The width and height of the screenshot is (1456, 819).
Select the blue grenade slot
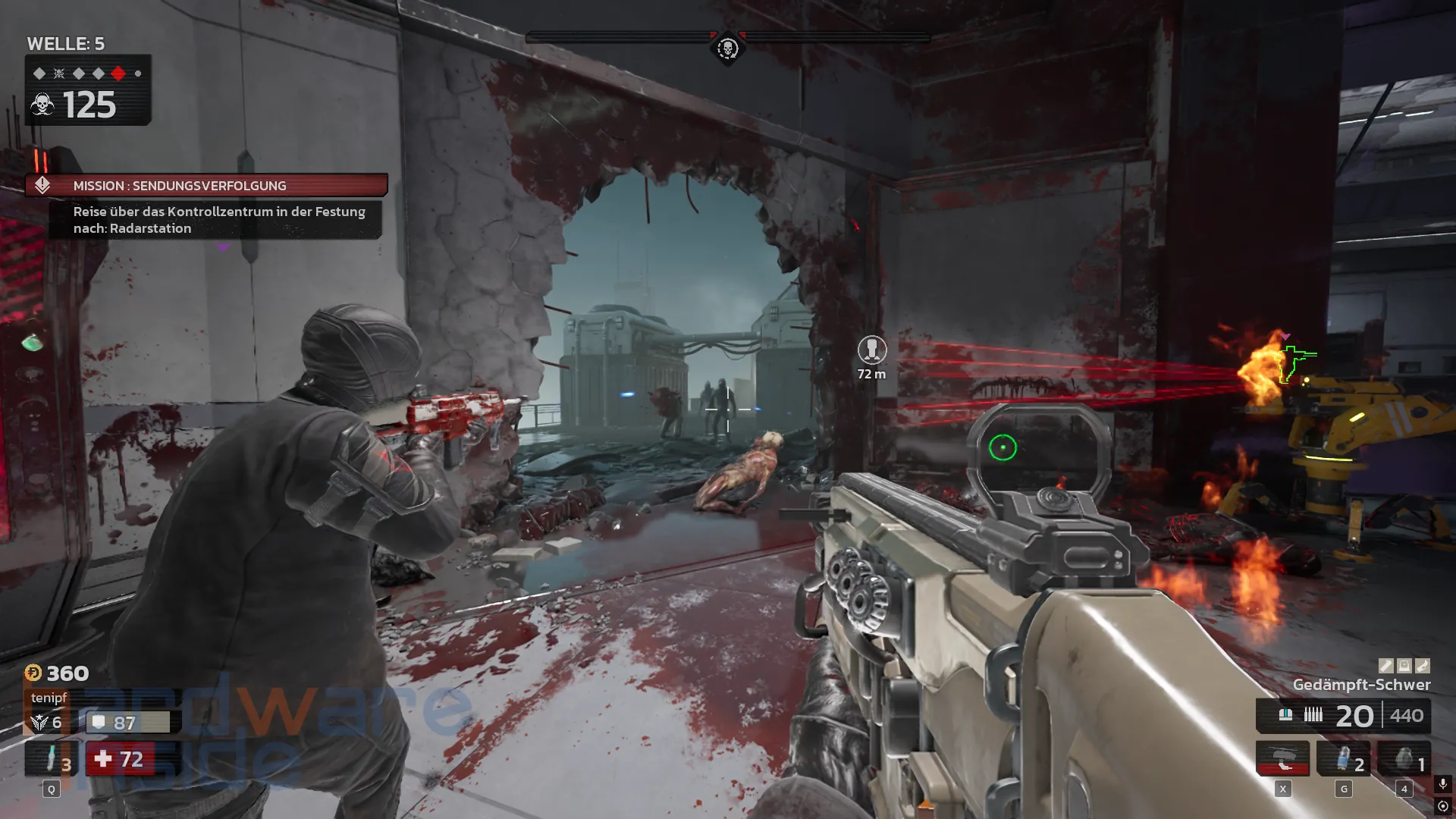coord(1343,759)
